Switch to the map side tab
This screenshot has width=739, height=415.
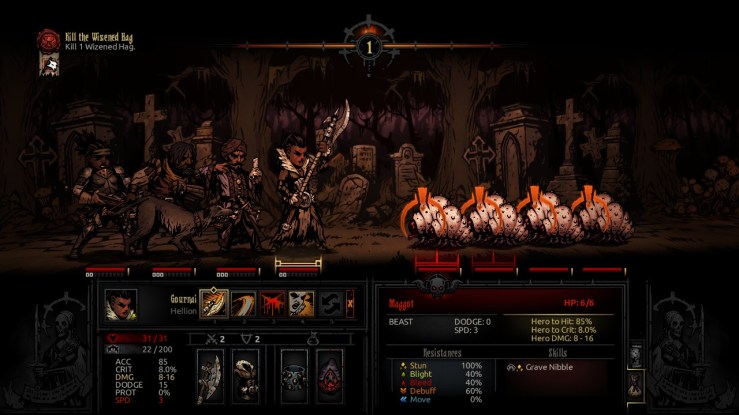coord(633,354)
